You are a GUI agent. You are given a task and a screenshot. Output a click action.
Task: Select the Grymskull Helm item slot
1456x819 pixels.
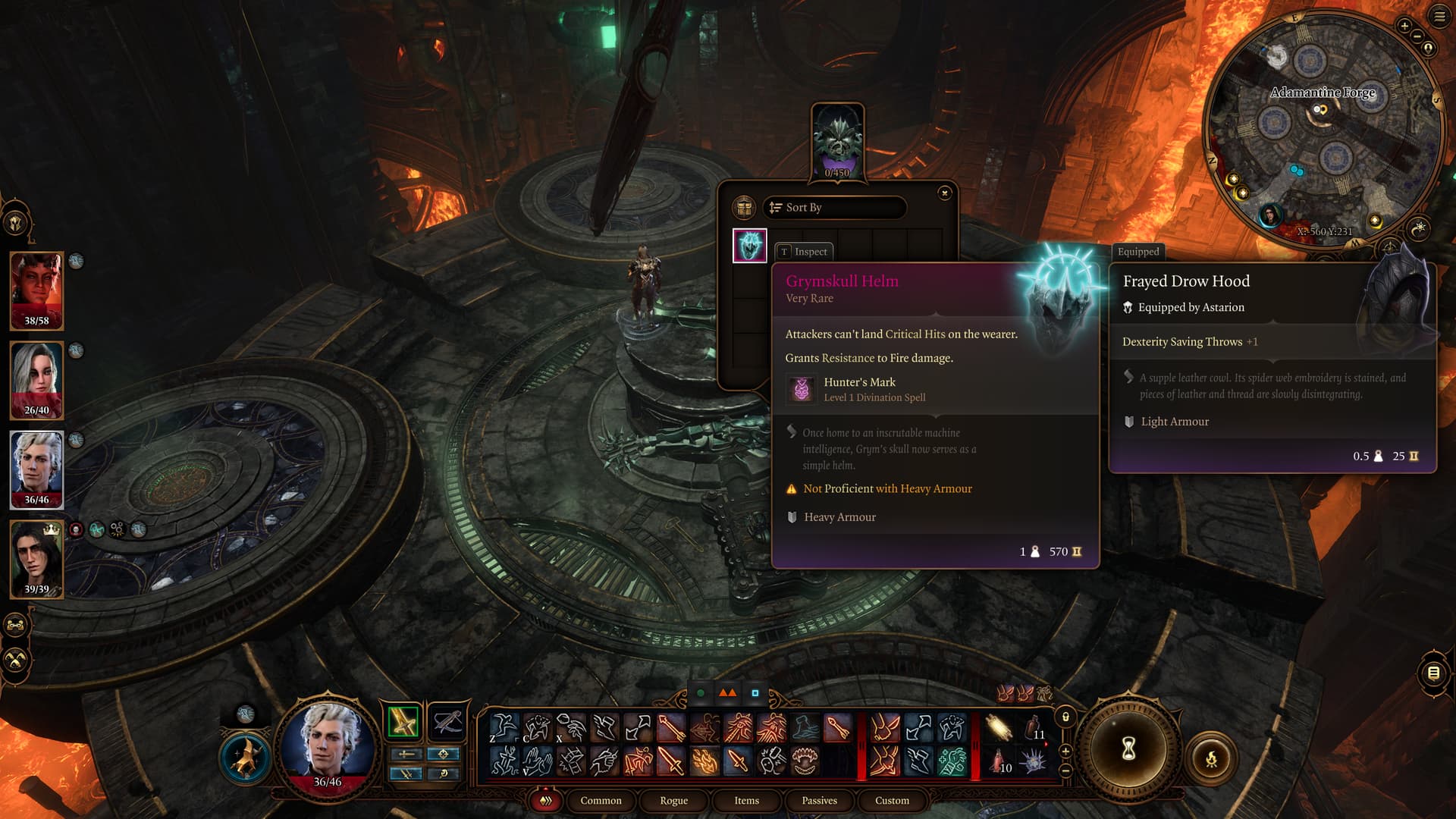(x=749, y=246)
